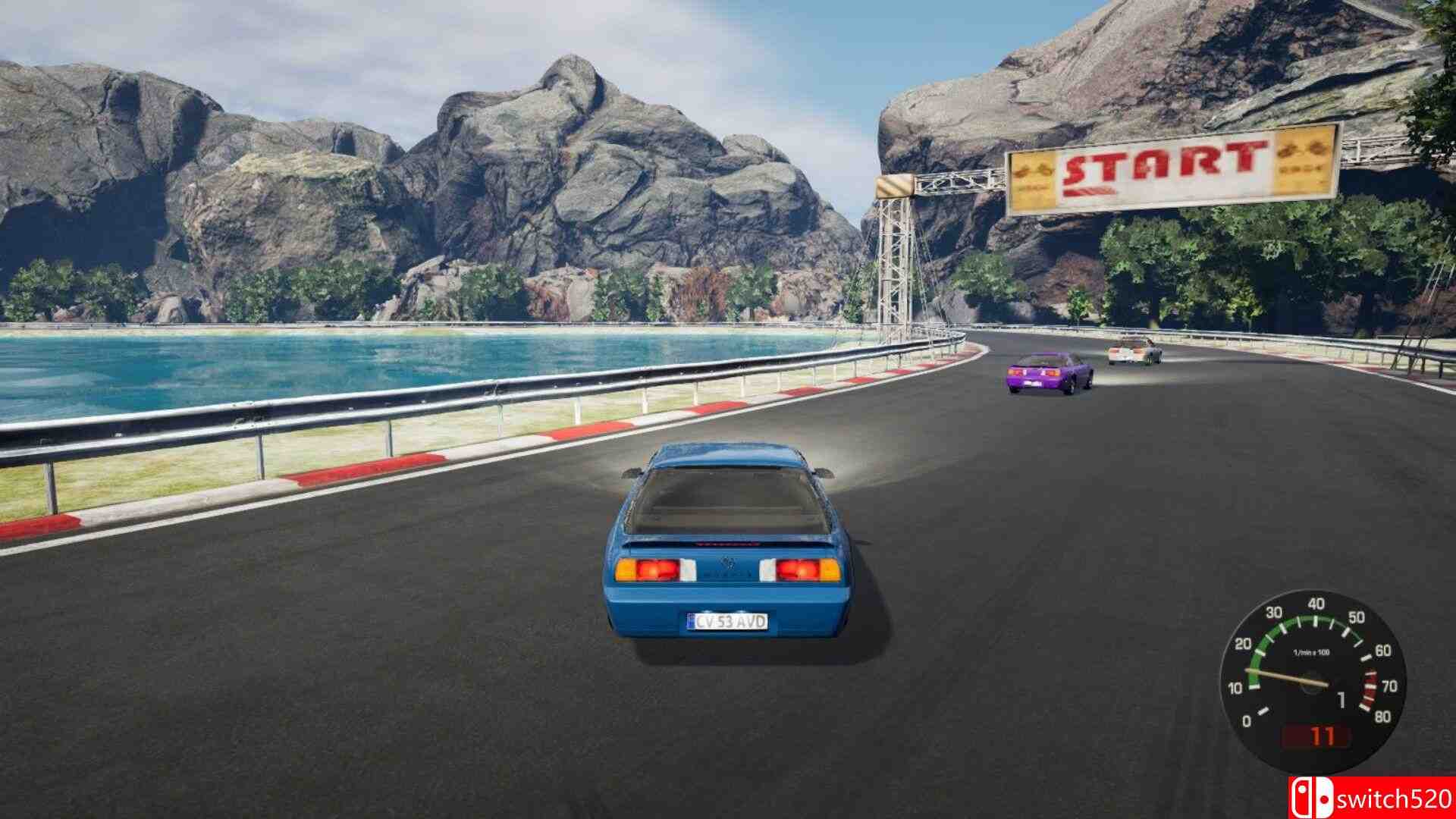Click the number 40 on the tachometer dial

click(1315, 604)
